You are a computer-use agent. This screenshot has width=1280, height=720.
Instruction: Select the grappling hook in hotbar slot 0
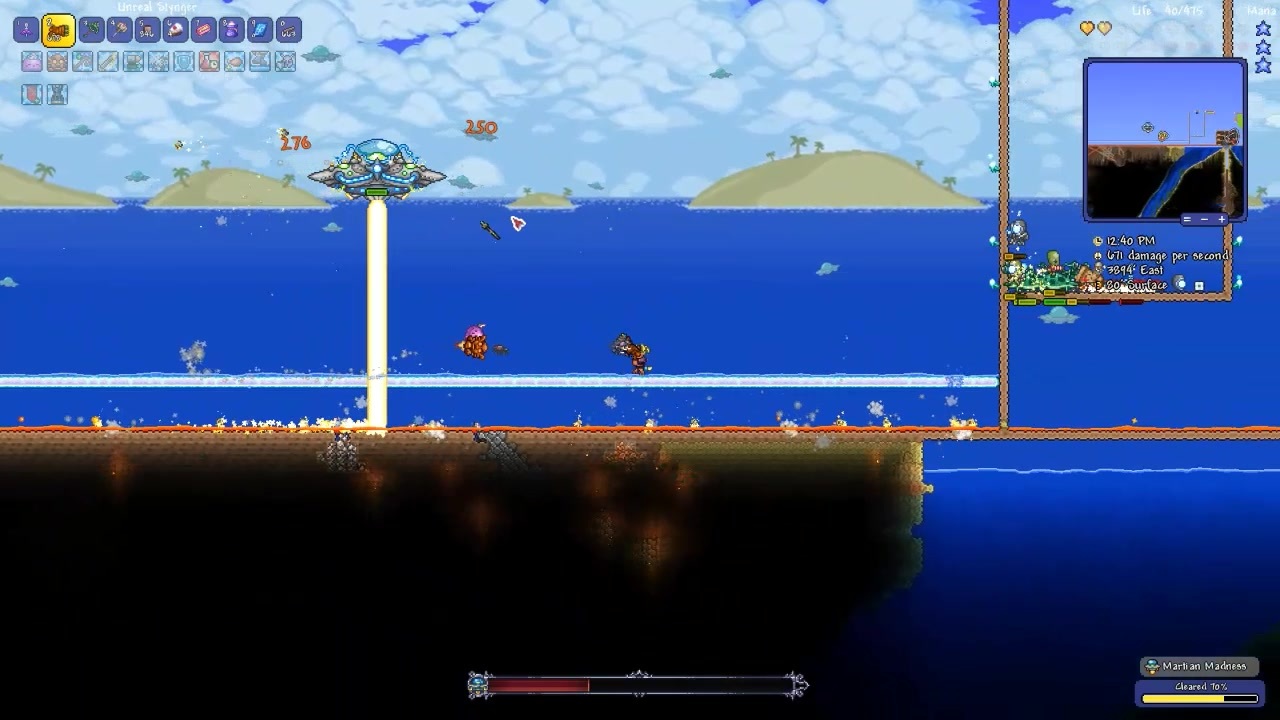[287, 30]
